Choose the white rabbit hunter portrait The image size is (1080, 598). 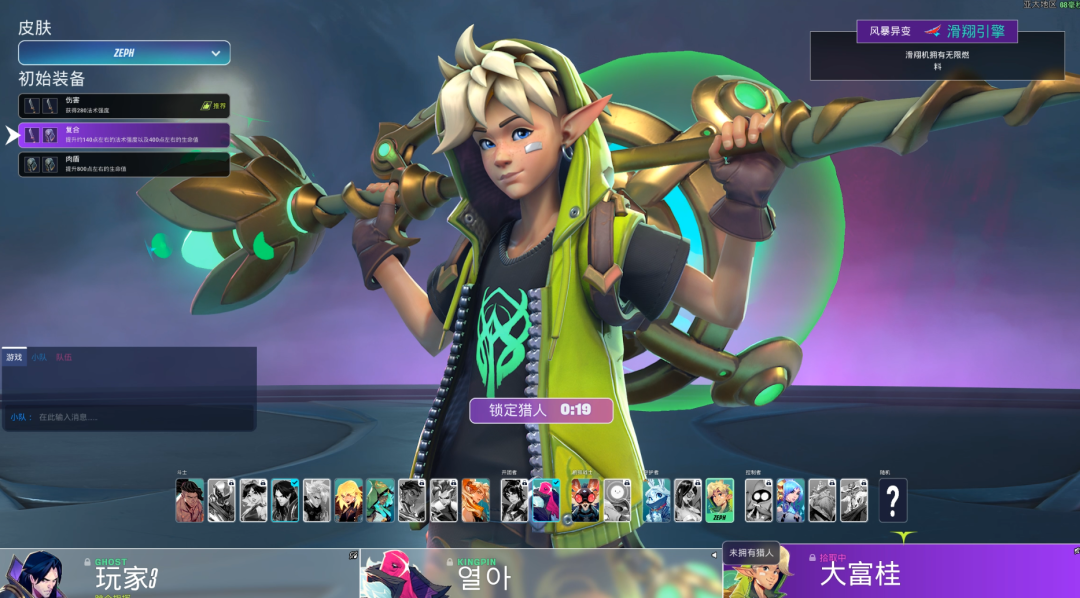[656, 500]
